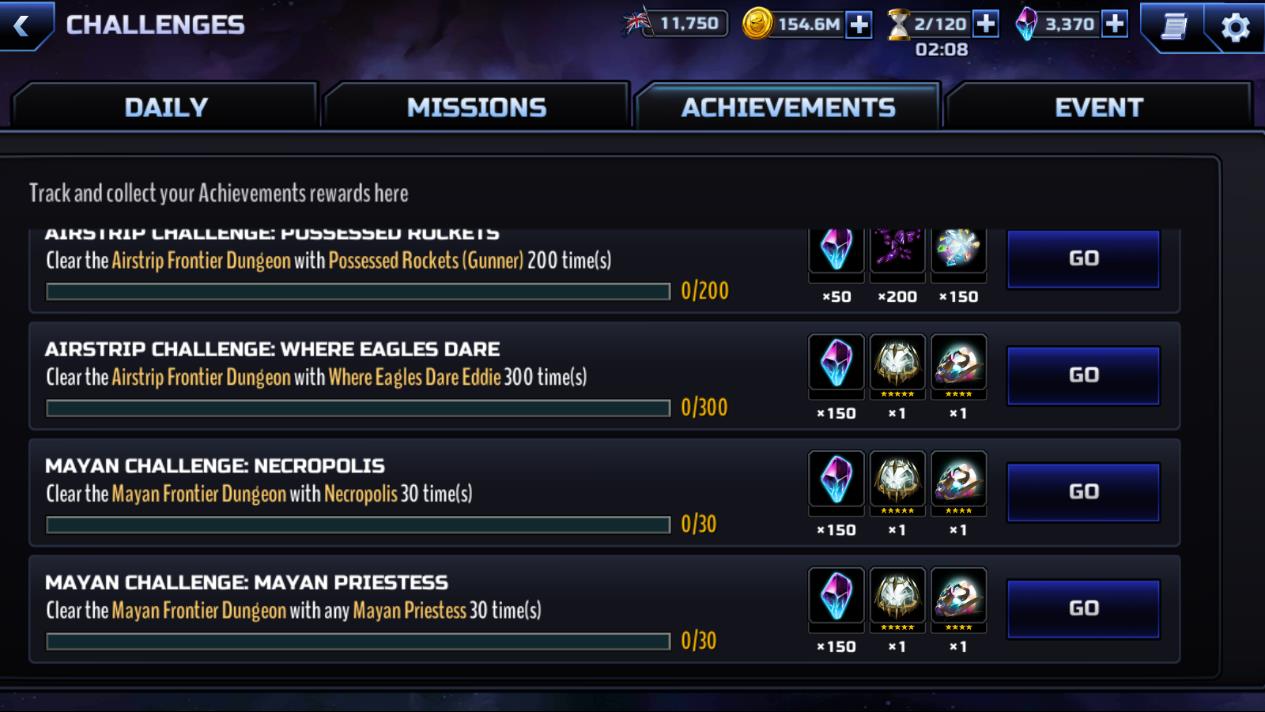
Task: Go to the Necropolis Mayan challenge
Action: click(x=1083, y=491)
